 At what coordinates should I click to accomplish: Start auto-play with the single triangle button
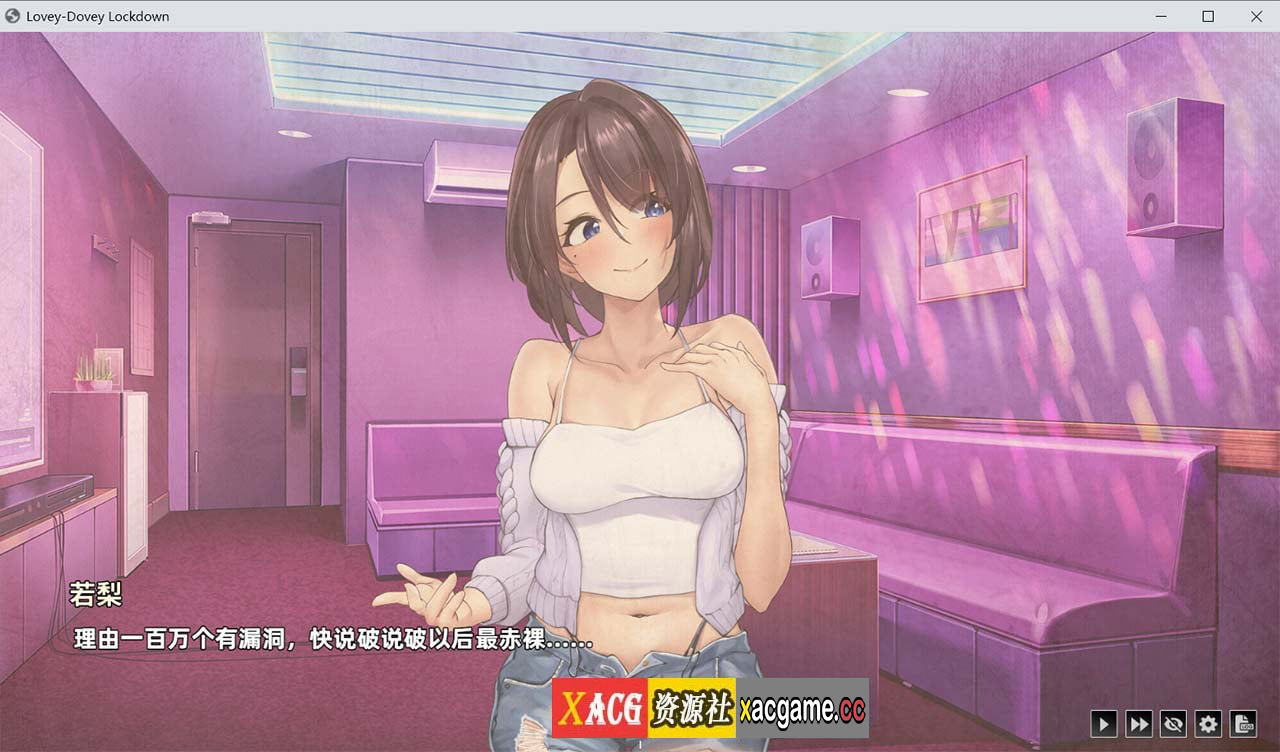[1103, 723]
